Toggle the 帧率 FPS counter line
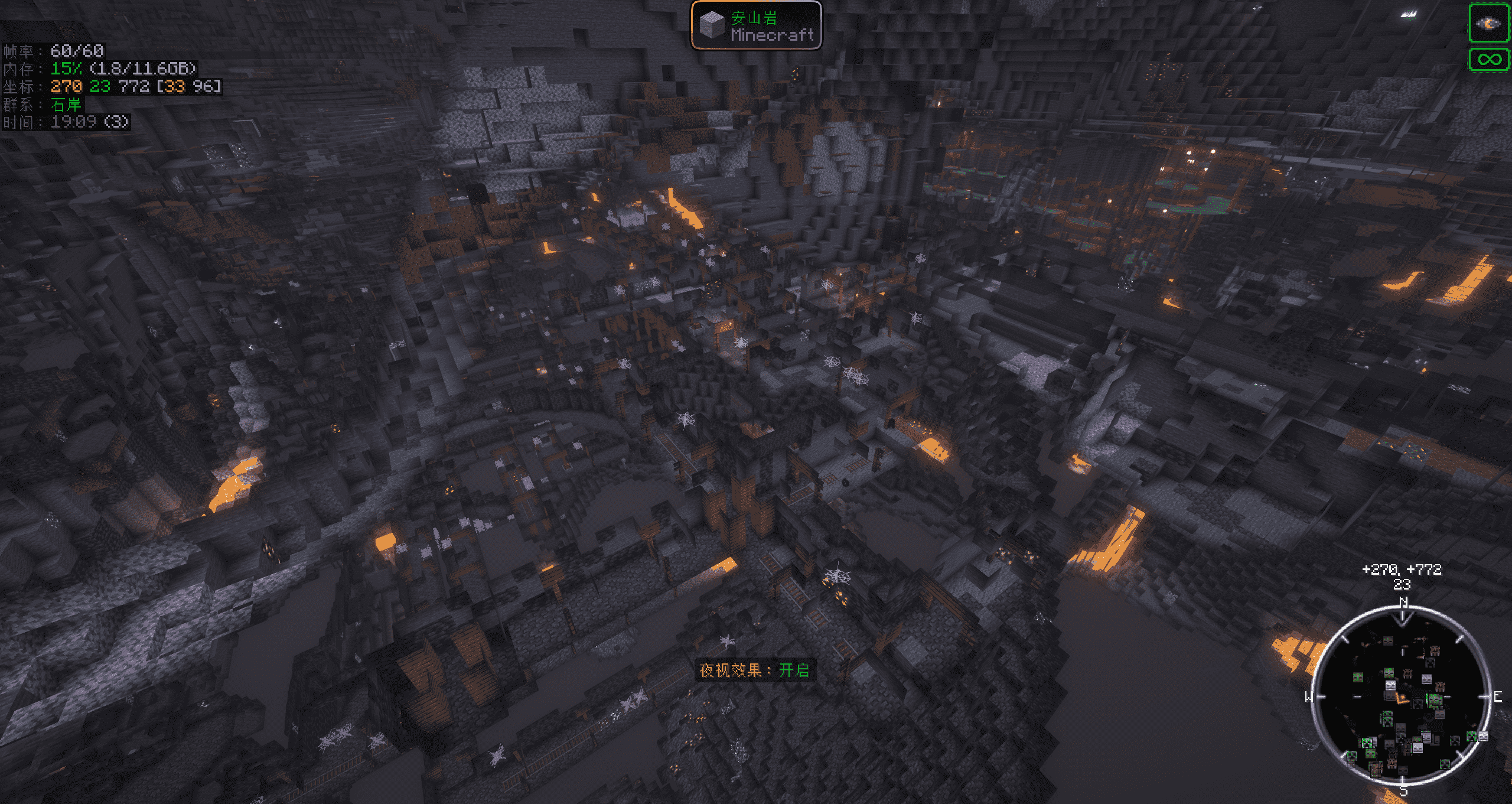Viewport: 1512px width, 804px height. point(68,51)
